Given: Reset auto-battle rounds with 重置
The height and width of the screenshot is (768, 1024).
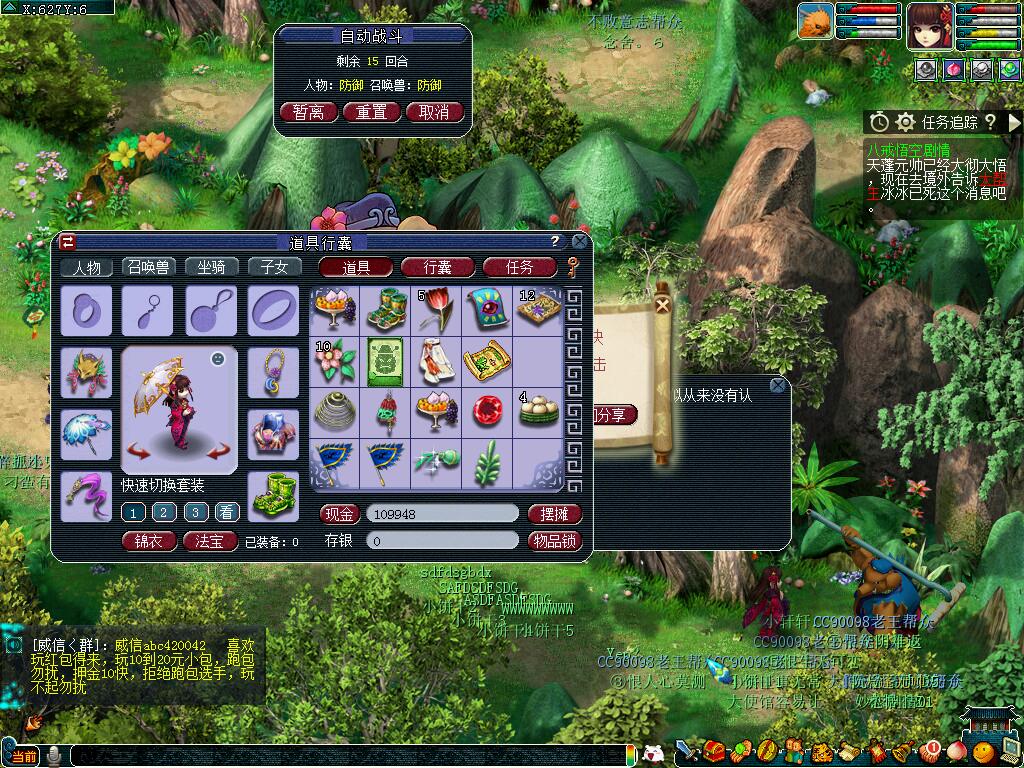Looking at the screenshot, I should [372, 112].
